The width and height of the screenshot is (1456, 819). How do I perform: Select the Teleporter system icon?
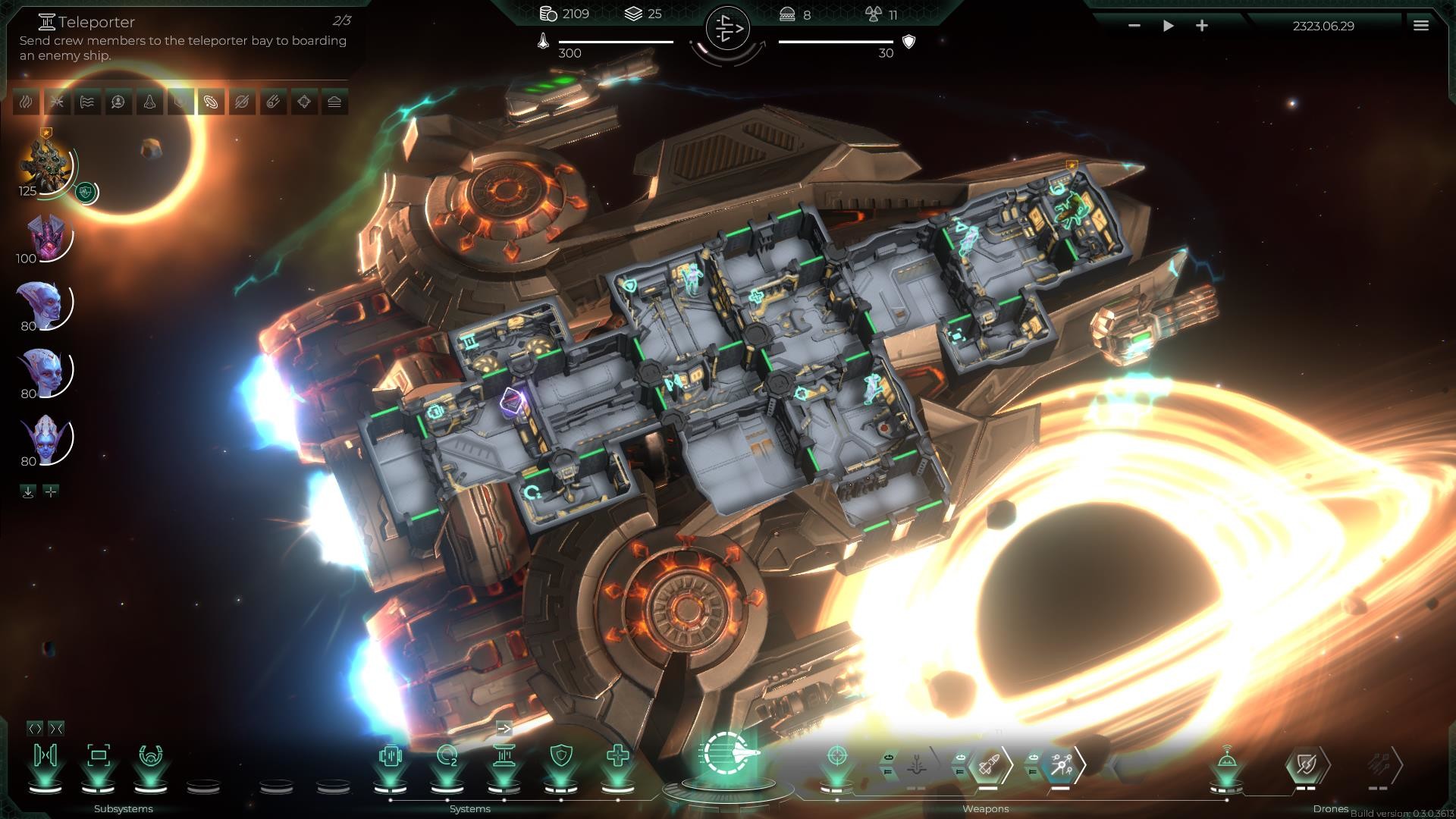pyautogui.click(x=504, y=755)
